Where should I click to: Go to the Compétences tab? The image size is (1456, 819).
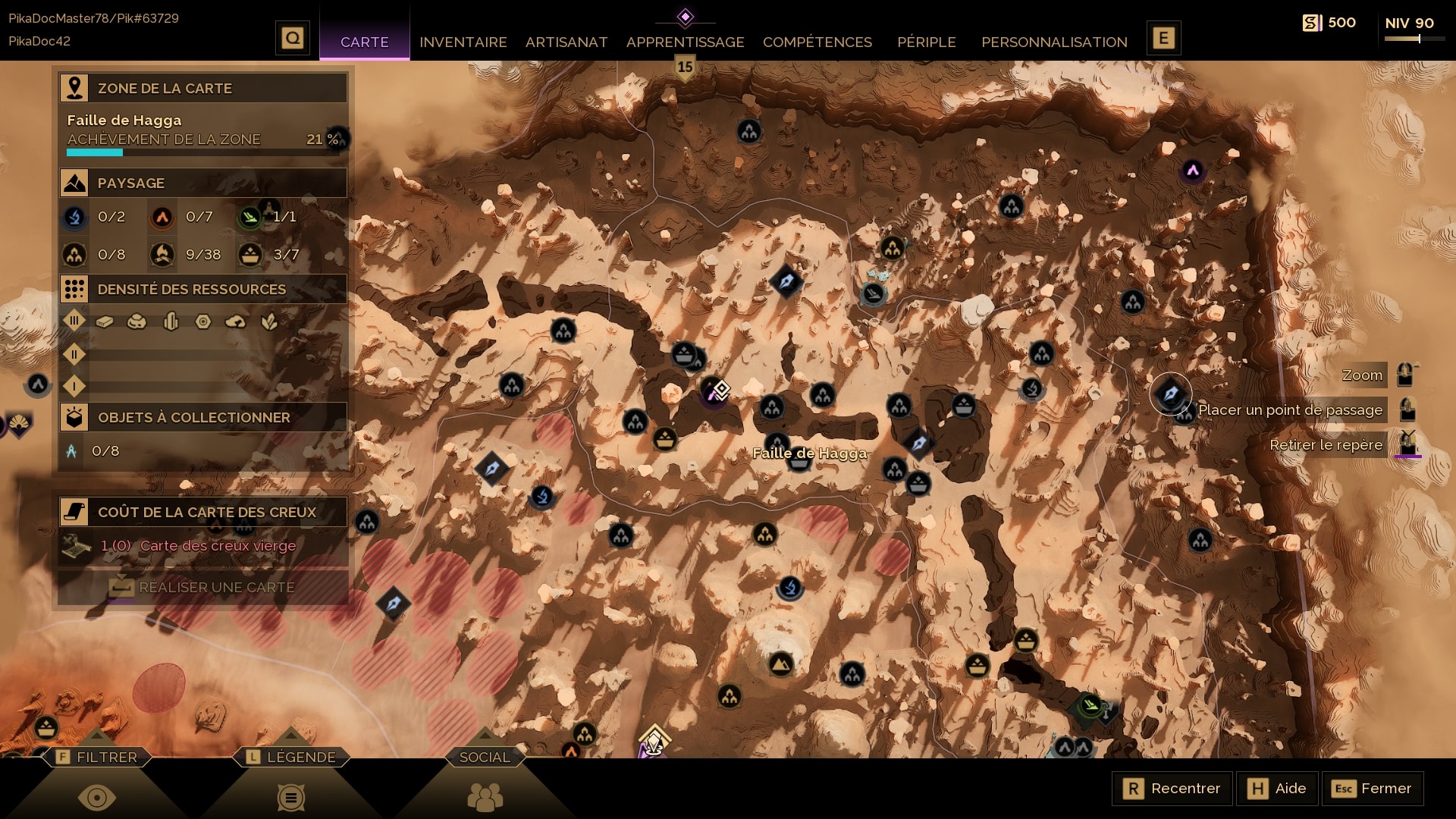tap(817, 42)
